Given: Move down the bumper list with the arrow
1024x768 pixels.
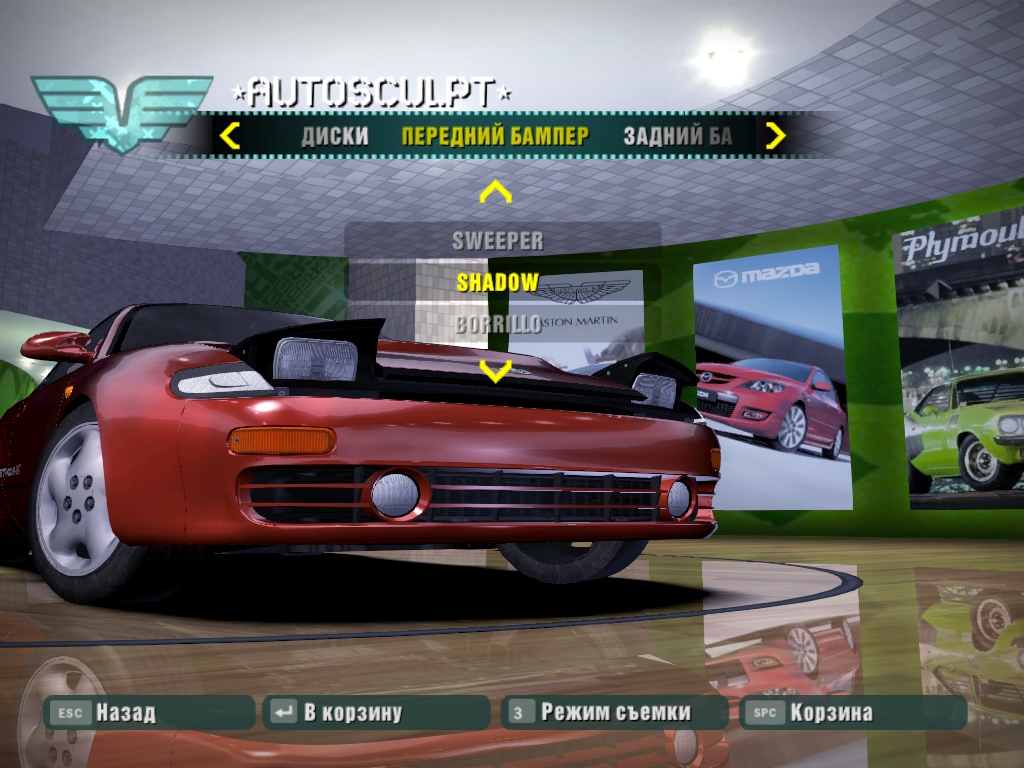Looking at the screenshot, I should [496, 370].
